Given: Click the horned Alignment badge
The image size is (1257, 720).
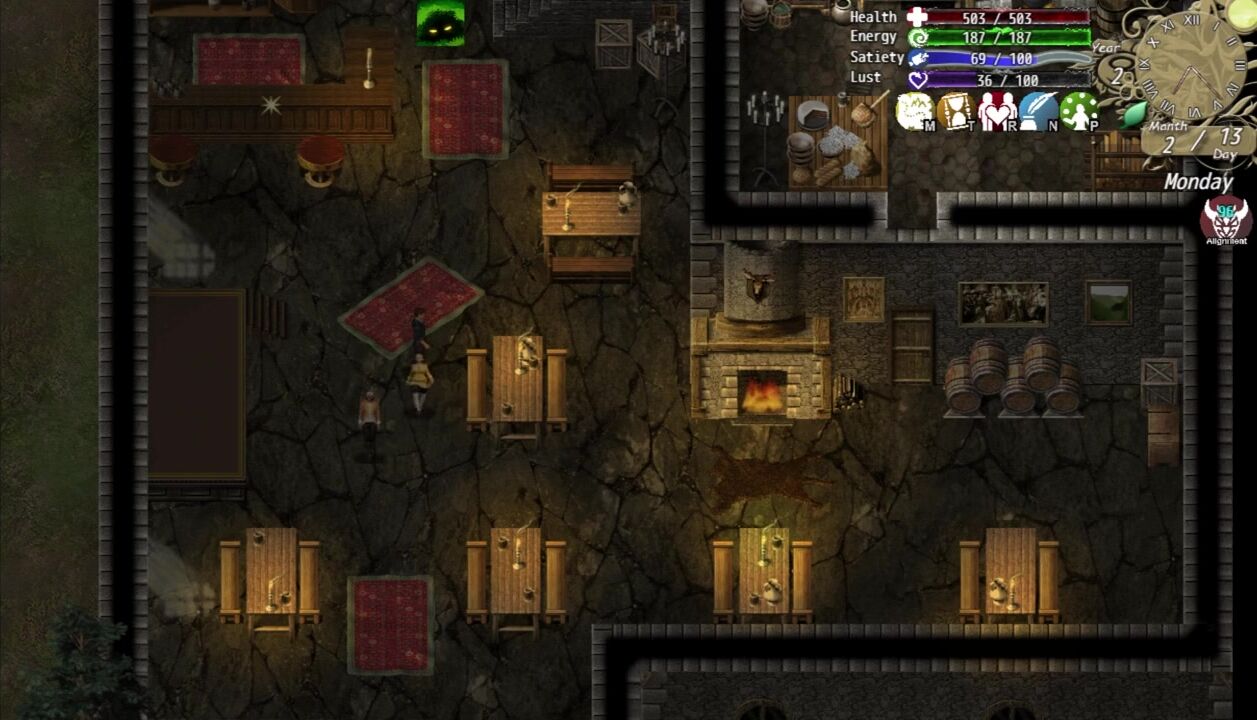Looking at the screenshot, I should pos(1226,219).
